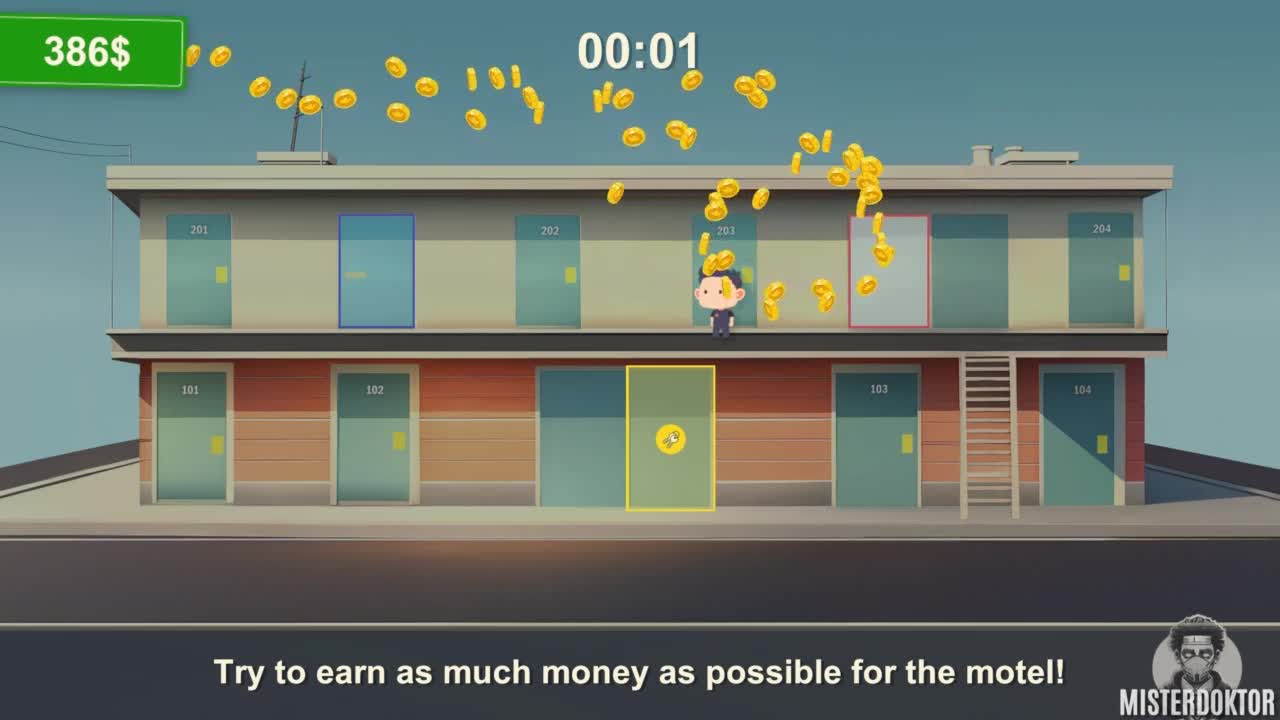Click the key icon on the yellow door

click(x=670, y=439)
